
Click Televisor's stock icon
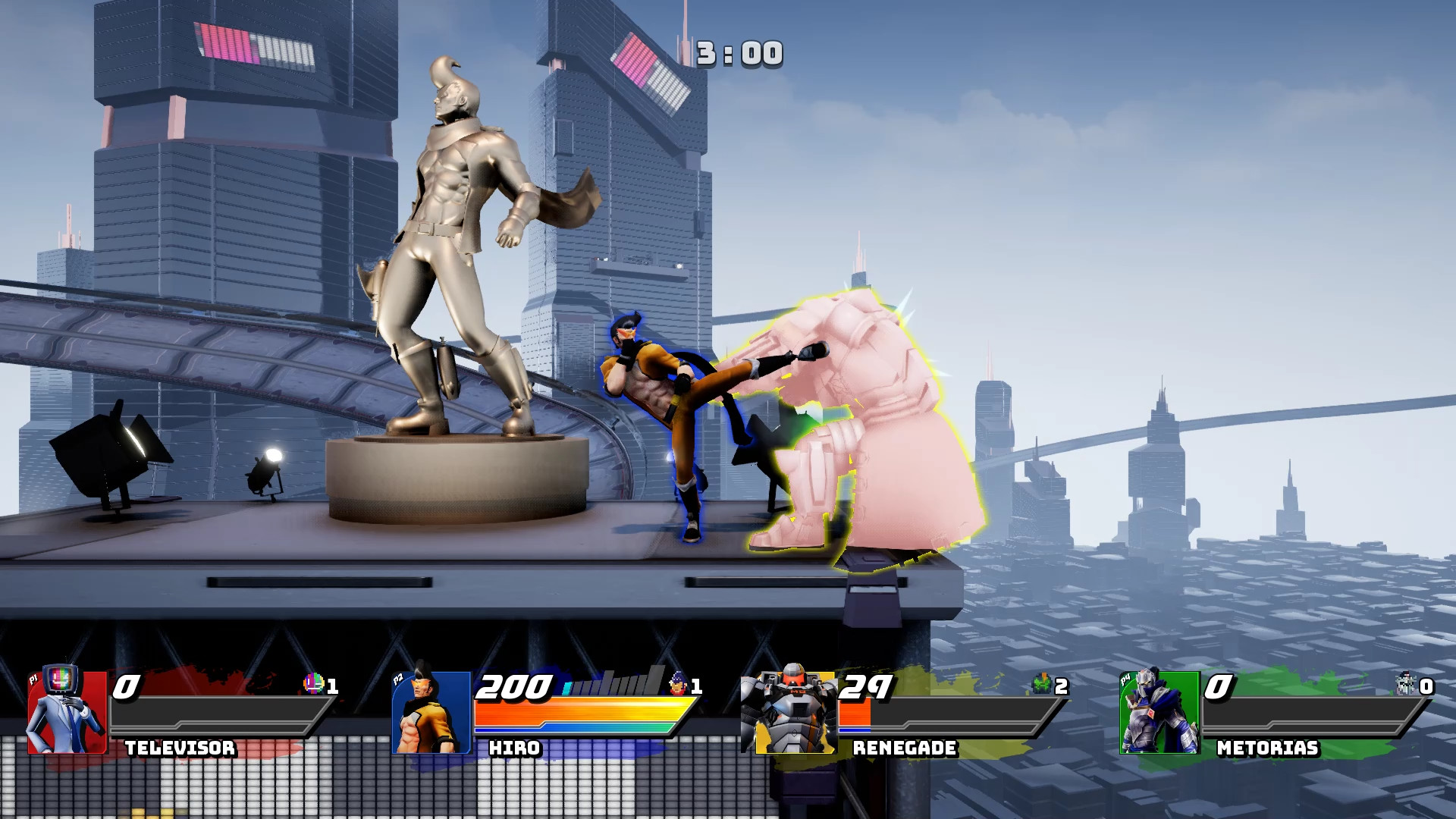pos(313,684)
